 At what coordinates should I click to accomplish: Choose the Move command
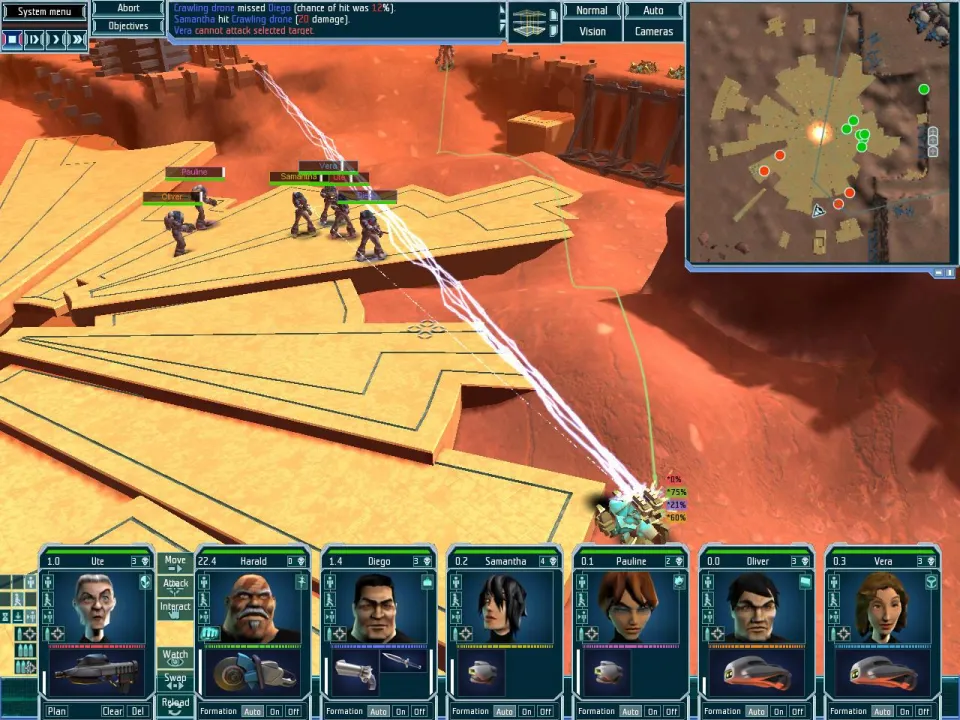click(175, 562)
